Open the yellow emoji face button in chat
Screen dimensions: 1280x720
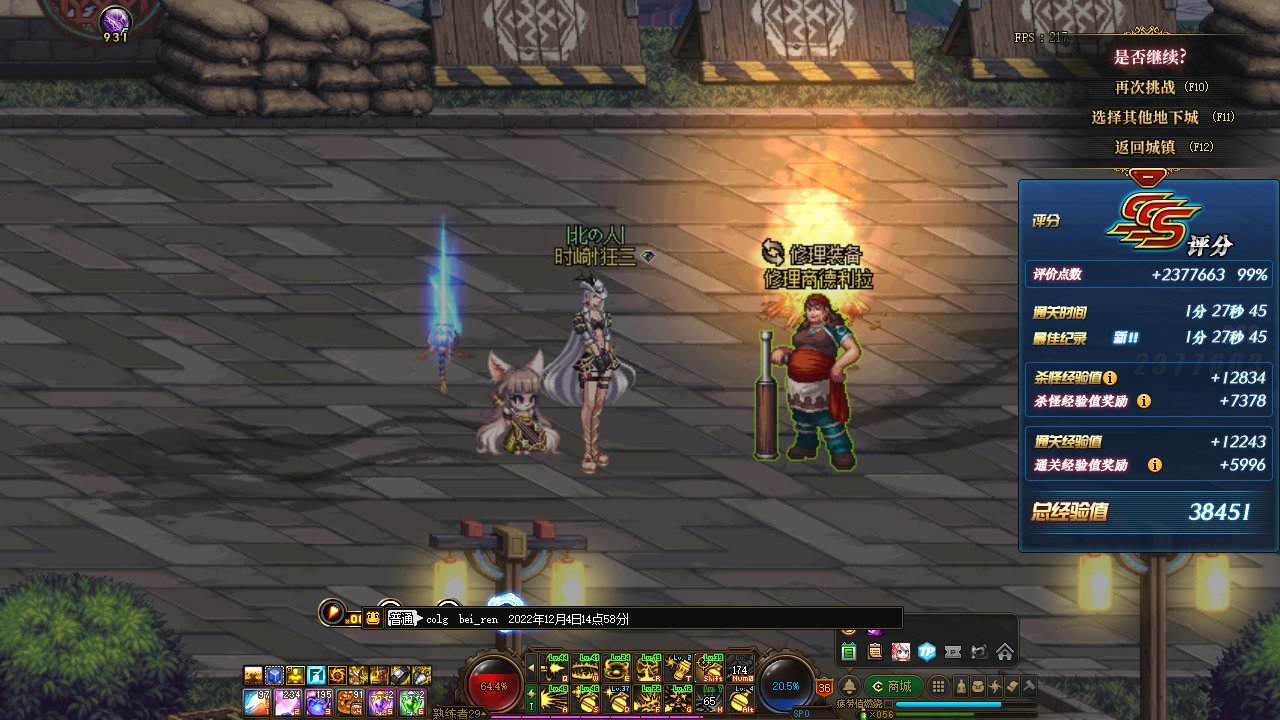coord(373,618)
